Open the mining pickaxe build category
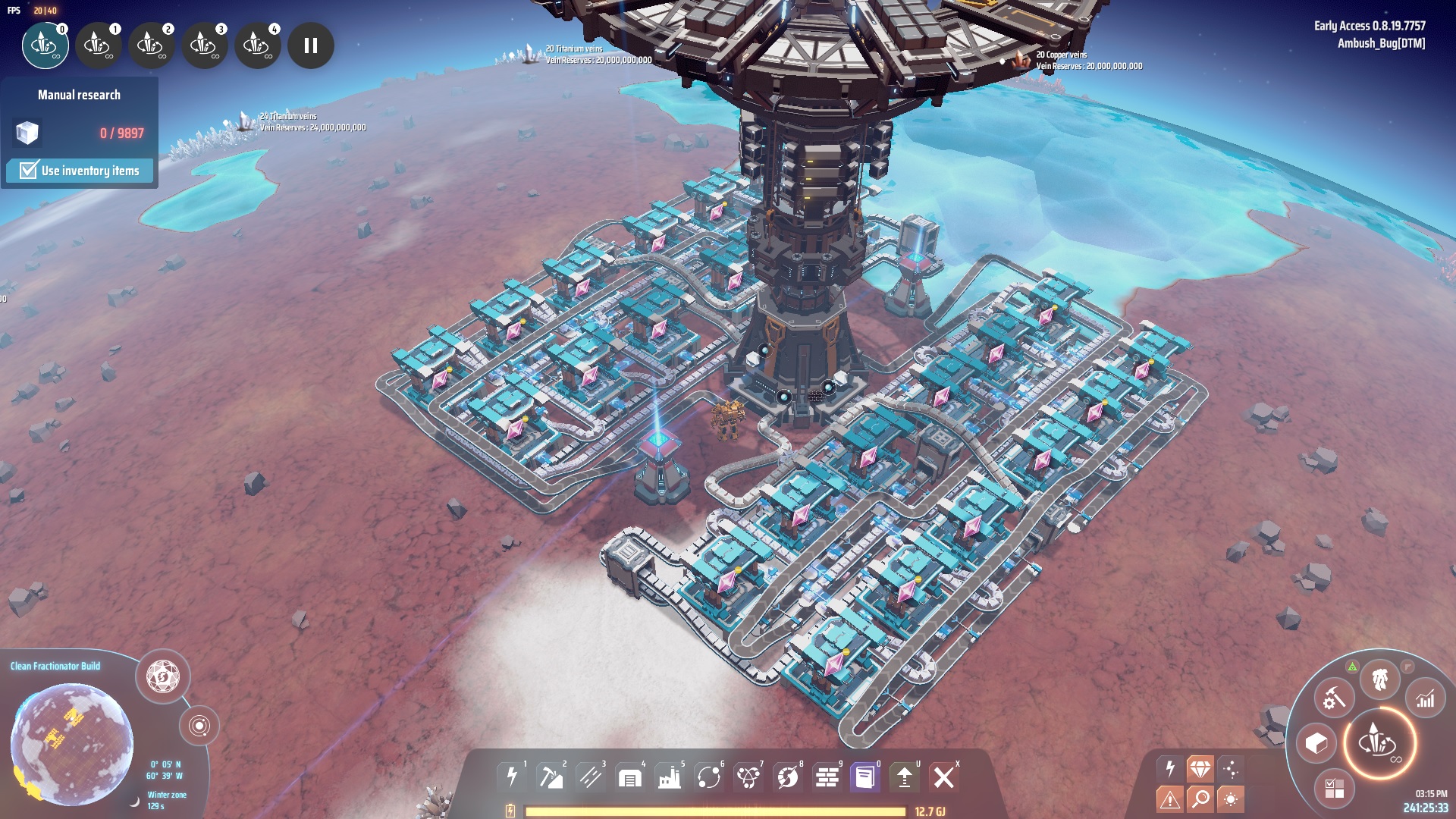The width and height of the screenshot is (1456, 819). (x=551, y=777)
